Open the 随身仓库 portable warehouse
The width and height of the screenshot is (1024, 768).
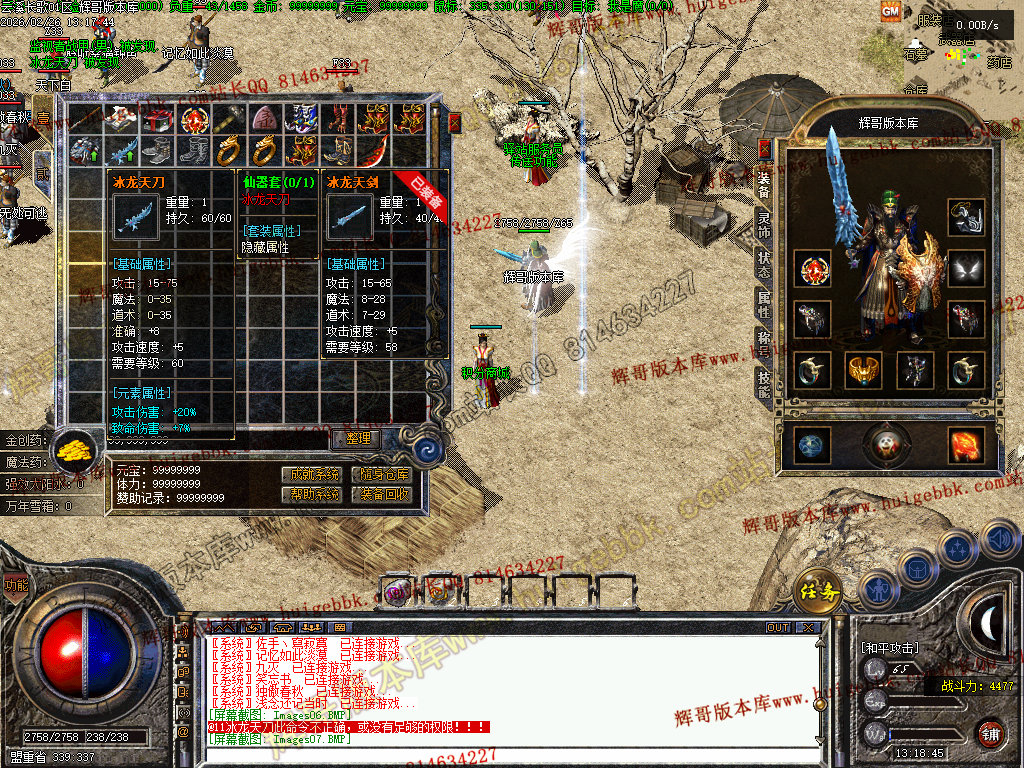tap(381, 475)
